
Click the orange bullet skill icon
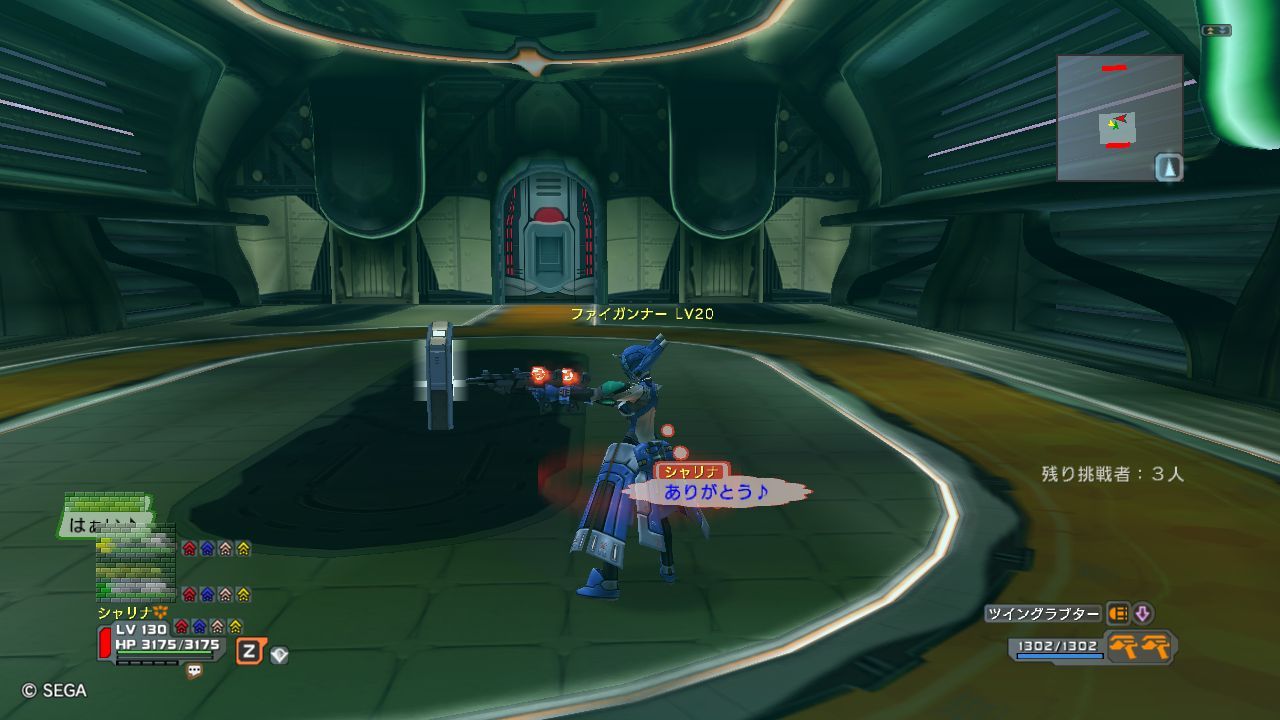[1118, 614]
